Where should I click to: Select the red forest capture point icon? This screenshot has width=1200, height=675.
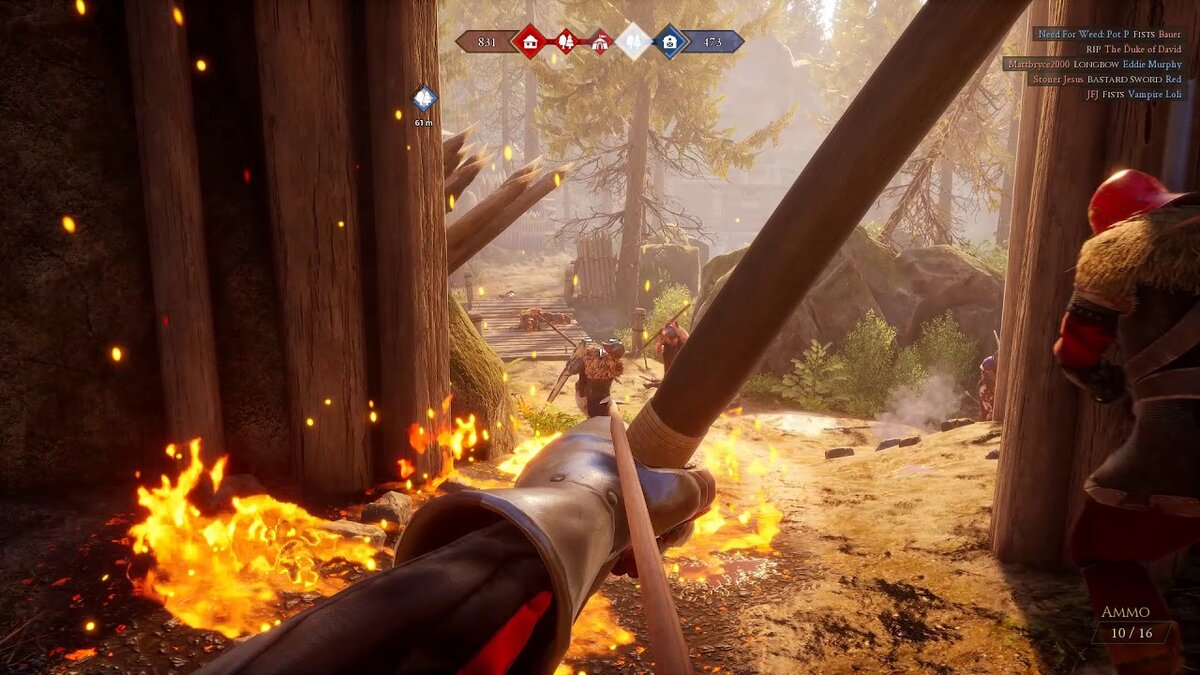click(566, 41)
